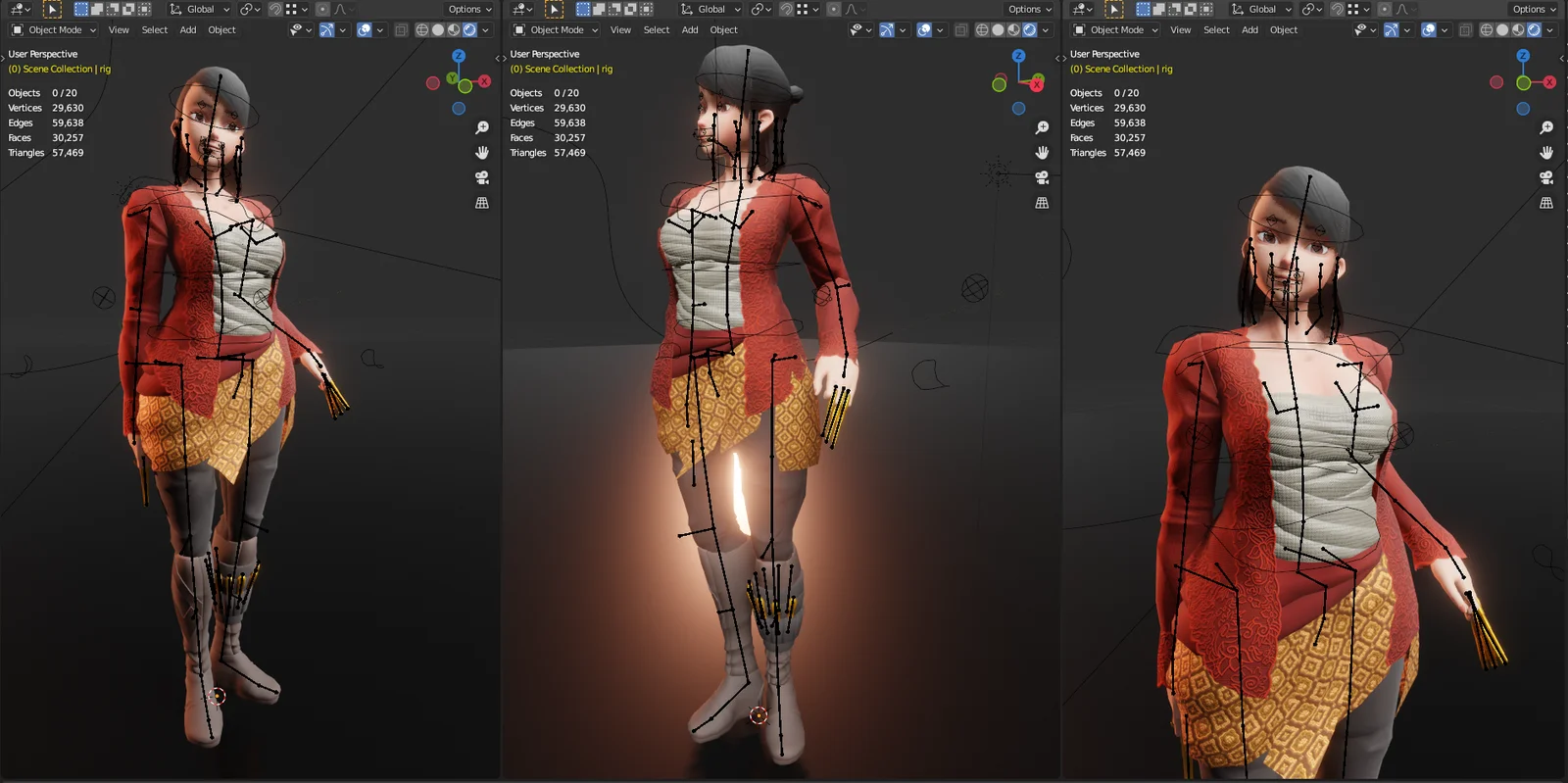Open the View menu
The height and width of the screenshot is (783, 1568).
[x=119, y=29]
